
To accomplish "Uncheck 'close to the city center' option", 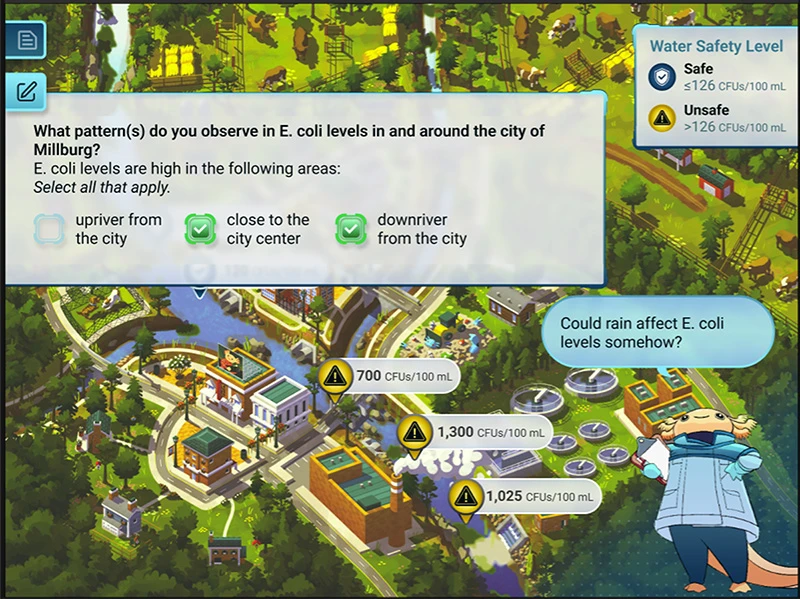I will [200, 230].
